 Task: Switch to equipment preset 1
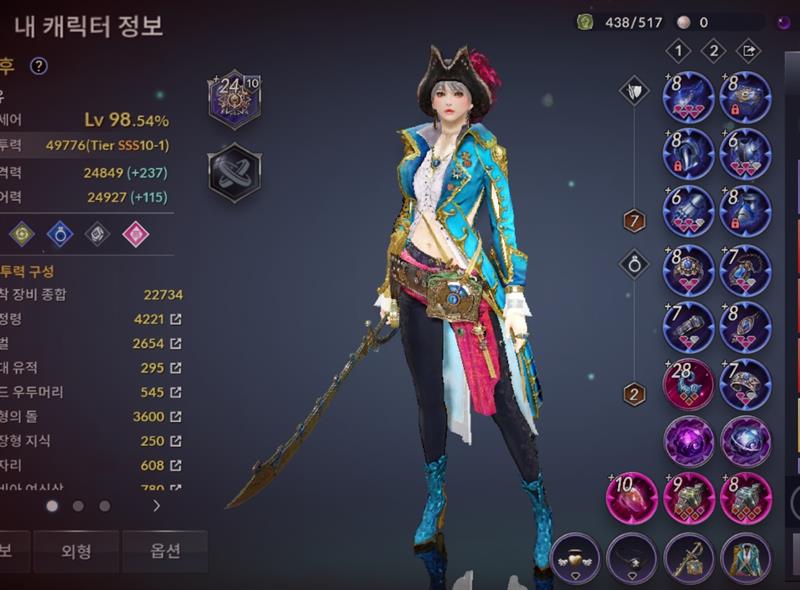click(x=679, y=50)
